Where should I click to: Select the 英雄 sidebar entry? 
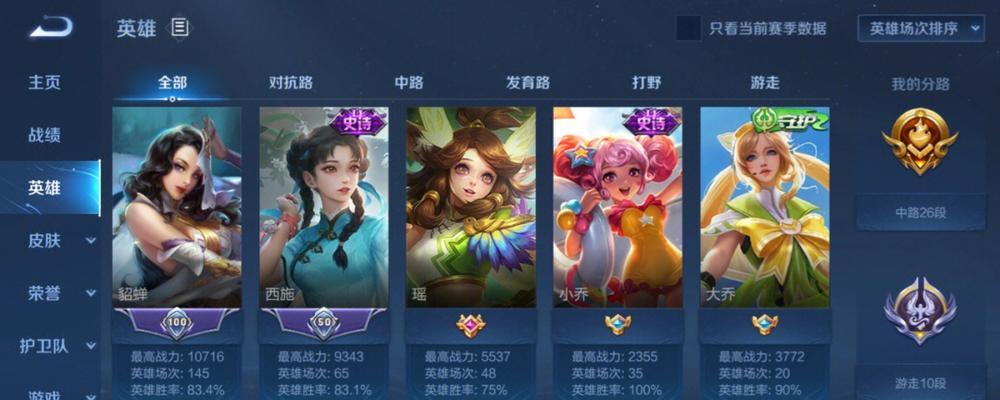click(x=44, y=188)
